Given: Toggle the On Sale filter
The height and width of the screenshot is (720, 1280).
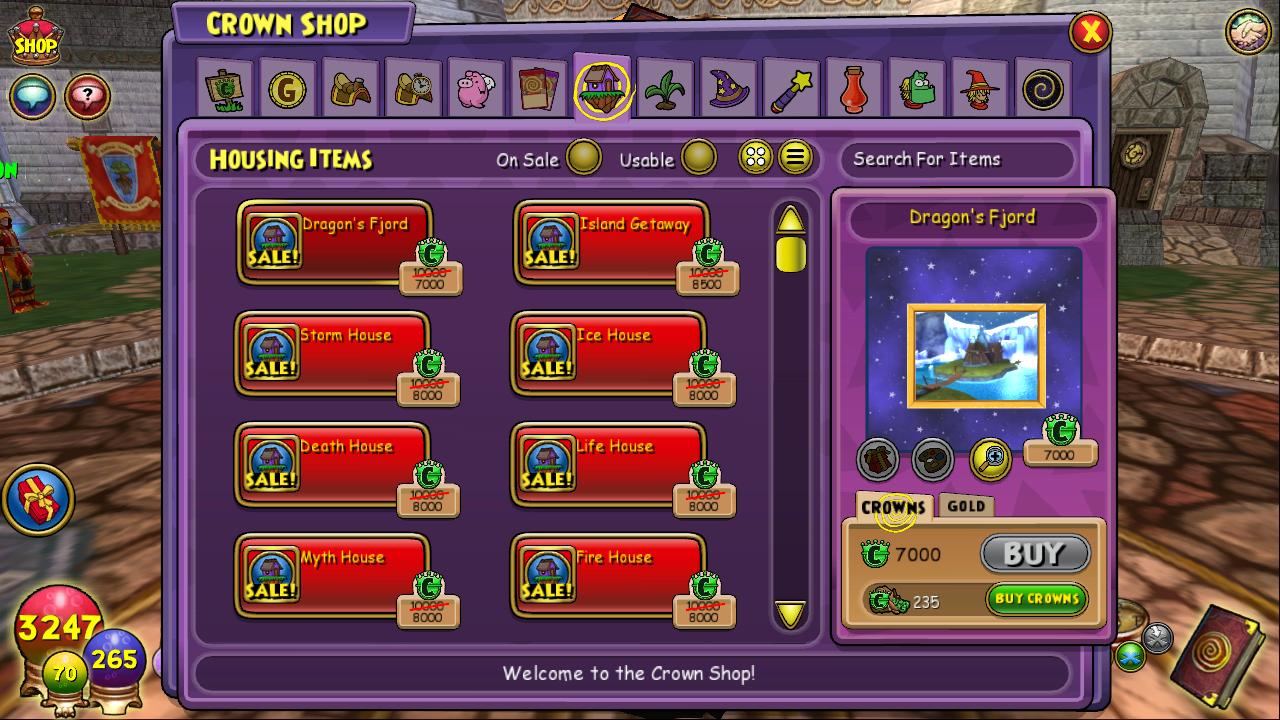Looking at the screenshot, I should click(x=583, y=158).
